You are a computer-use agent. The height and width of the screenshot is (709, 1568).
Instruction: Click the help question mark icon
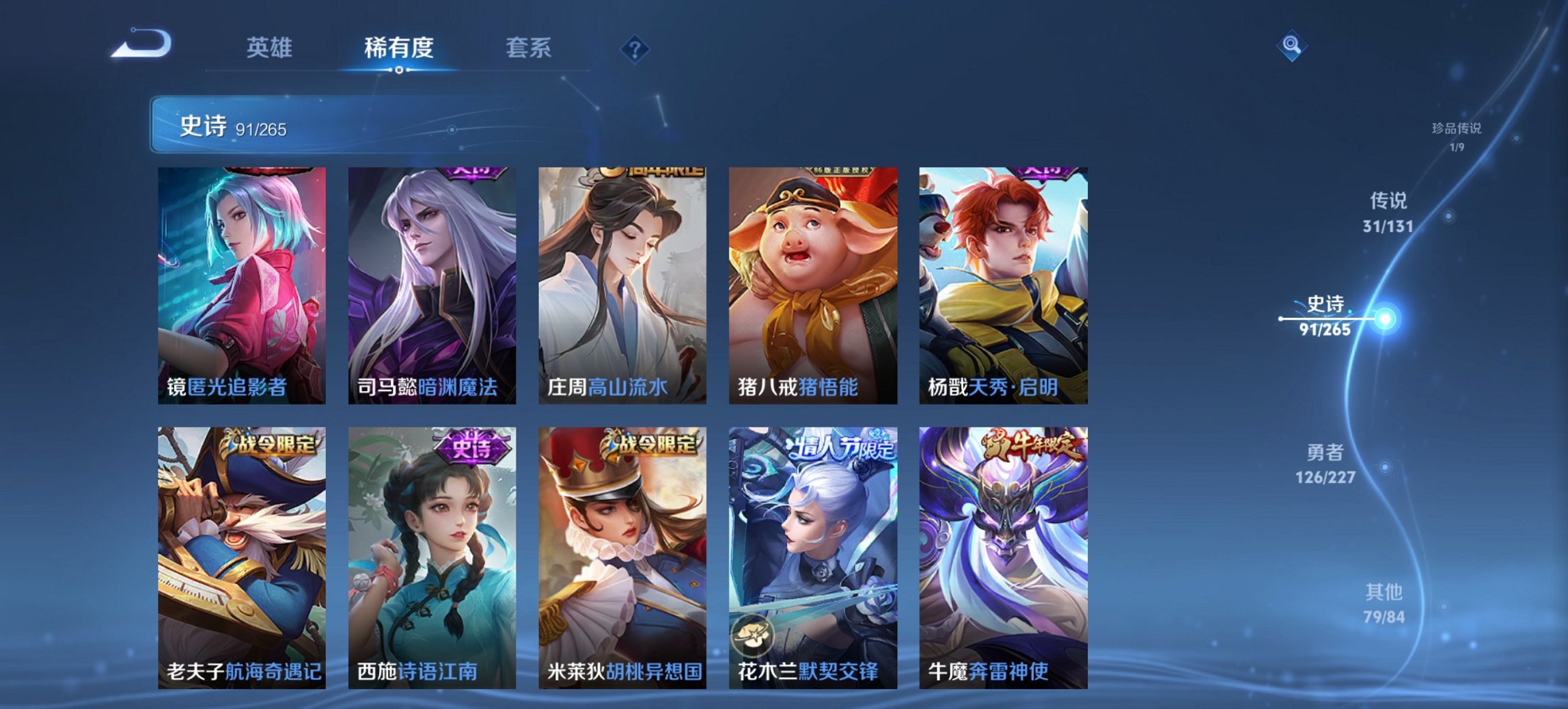coord(634,48)
